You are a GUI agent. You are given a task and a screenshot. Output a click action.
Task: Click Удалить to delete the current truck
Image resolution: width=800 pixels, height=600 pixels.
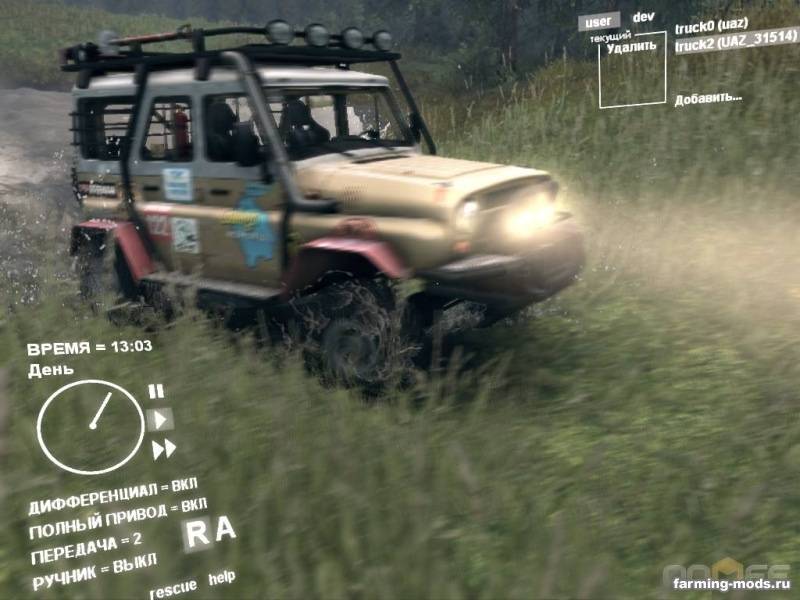(631, 47)
